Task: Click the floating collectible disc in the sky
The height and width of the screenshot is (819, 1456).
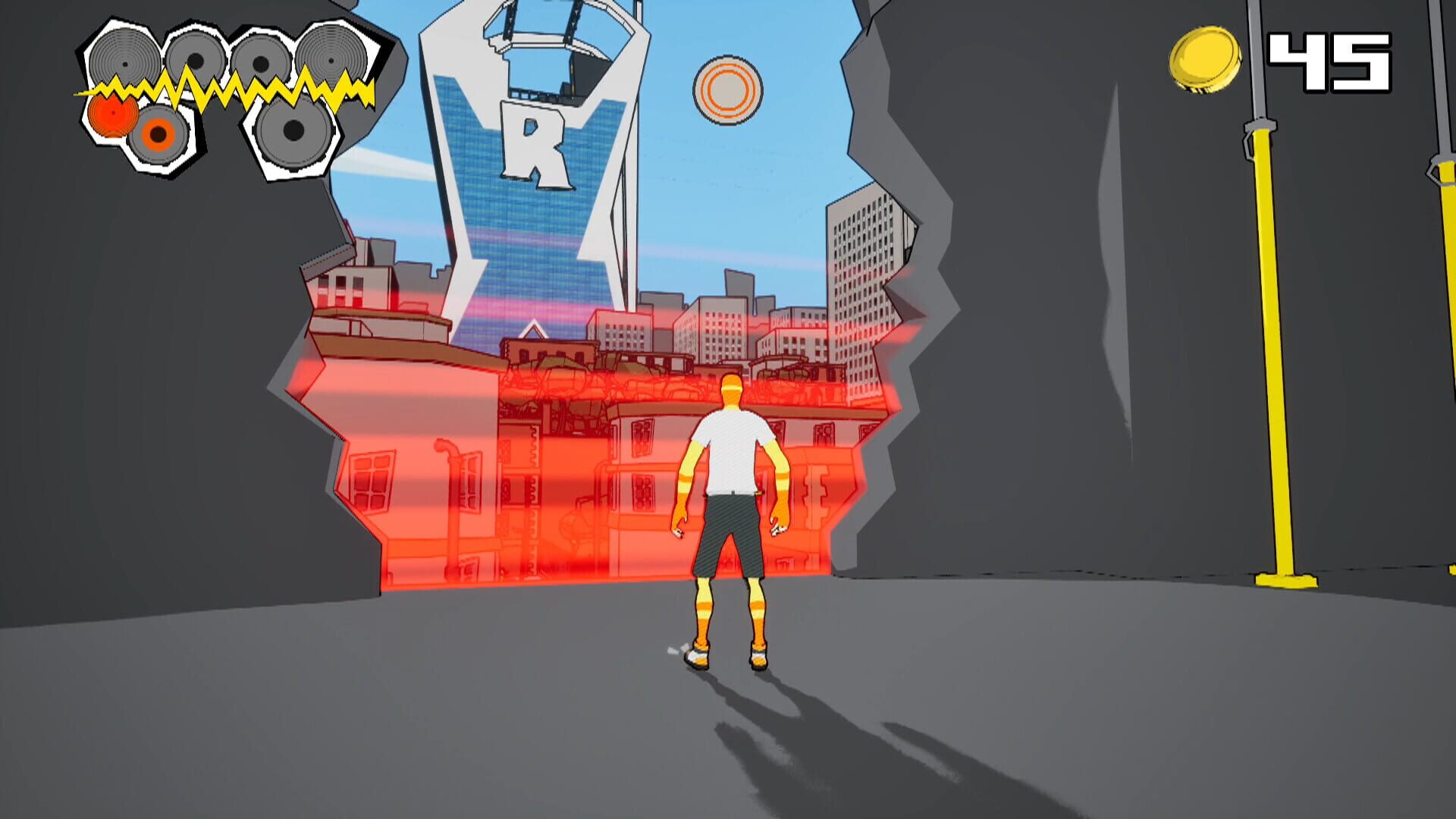Action: pyautogui.click(x=726, y=89)
